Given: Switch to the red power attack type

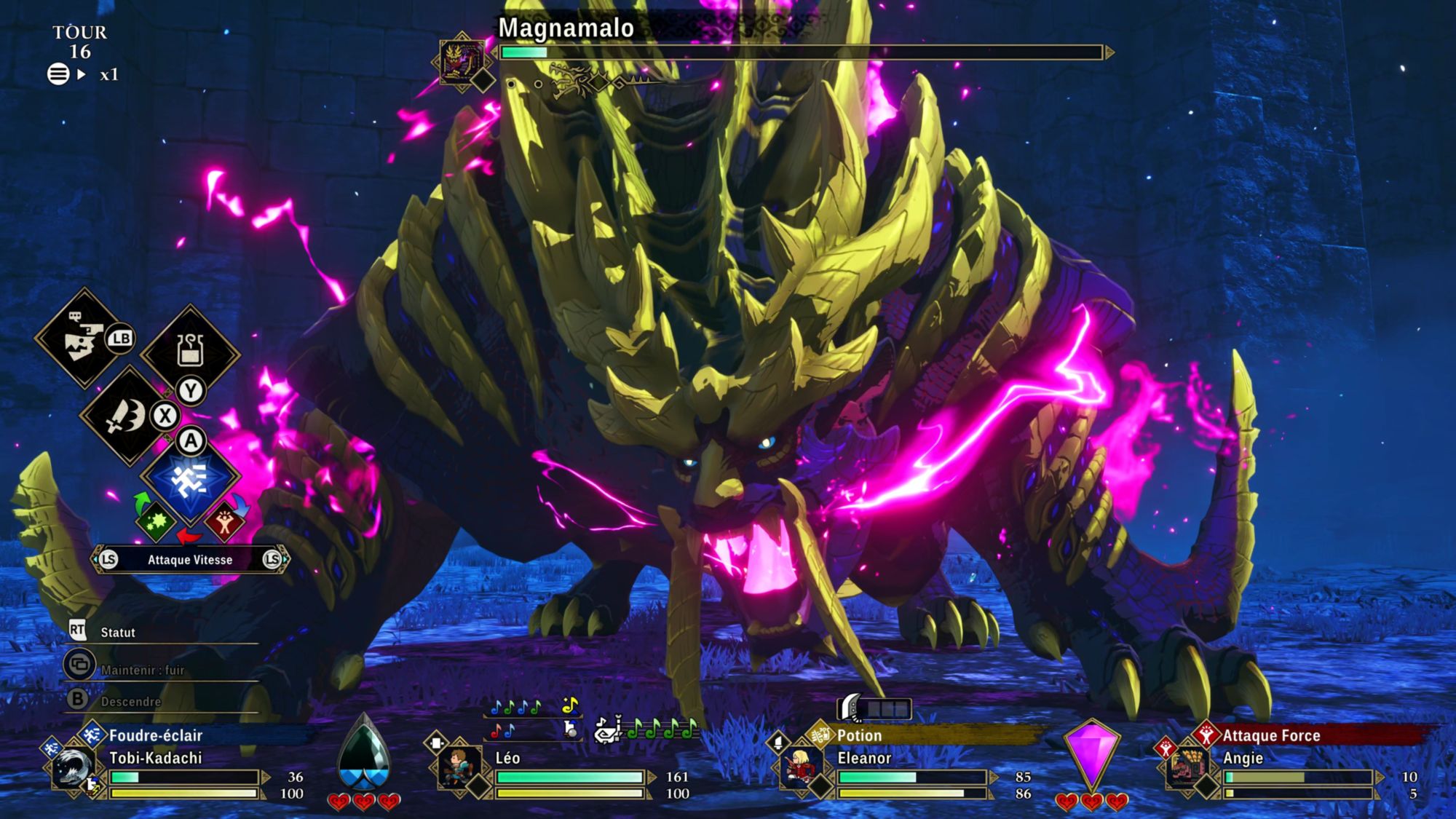Looking at the screenshot, I should (x=224, y=521).
